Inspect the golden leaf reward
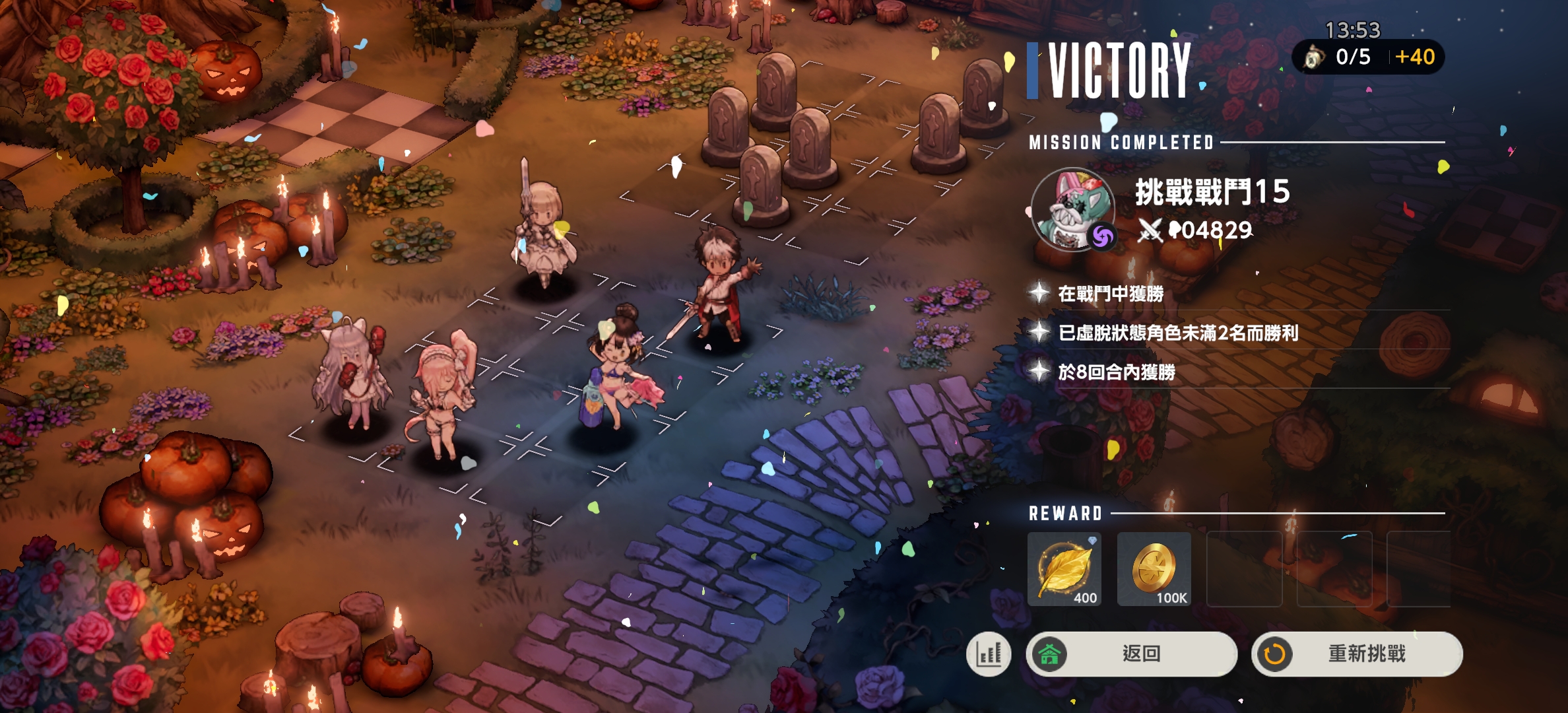The image size is (1568, 713). (1064, 569)
